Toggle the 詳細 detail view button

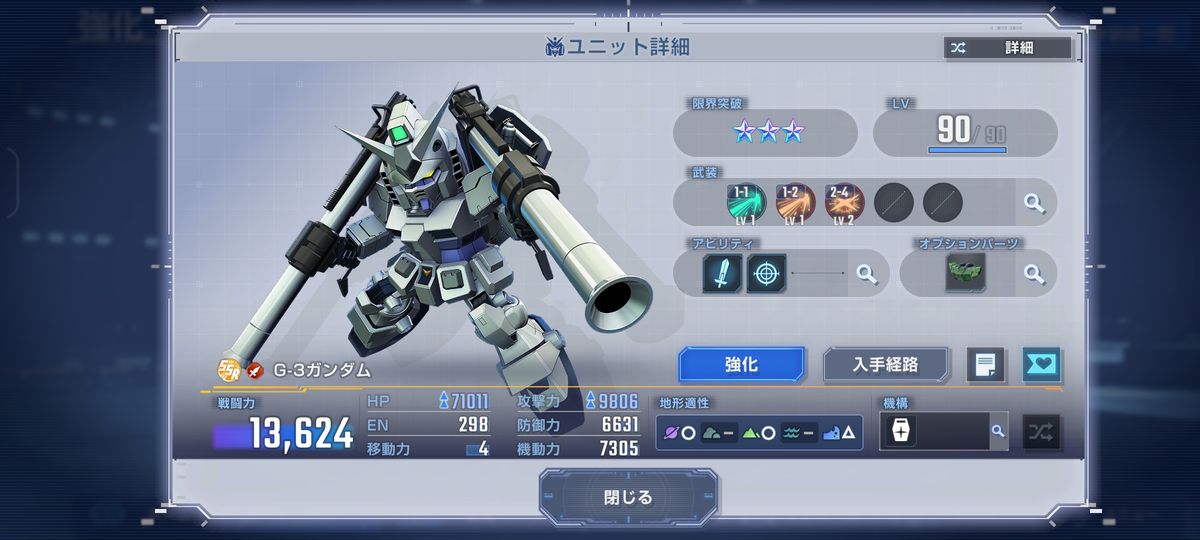click(x=1007, y=48)
